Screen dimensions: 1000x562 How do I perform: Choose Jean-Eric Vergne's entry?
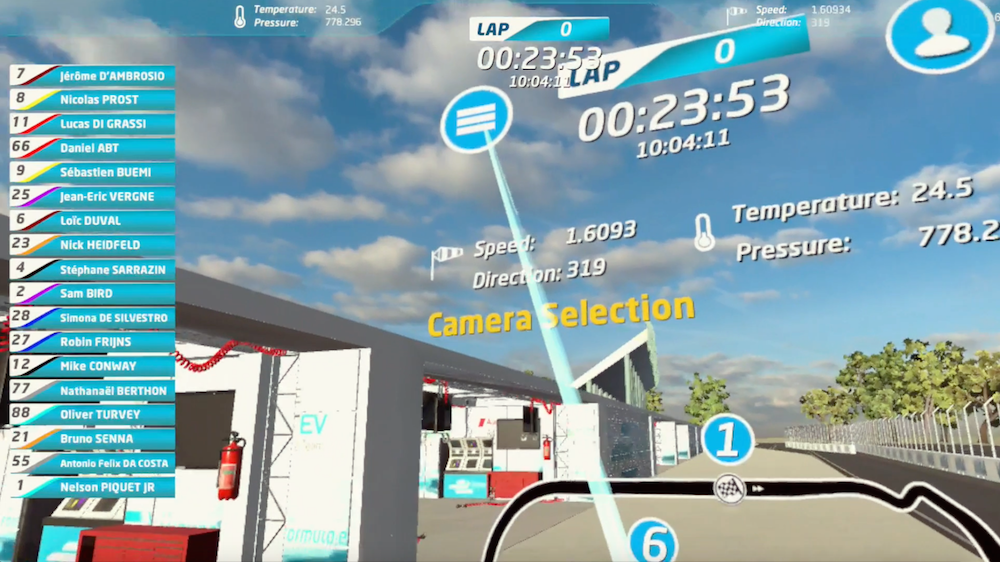pos(92,196)
